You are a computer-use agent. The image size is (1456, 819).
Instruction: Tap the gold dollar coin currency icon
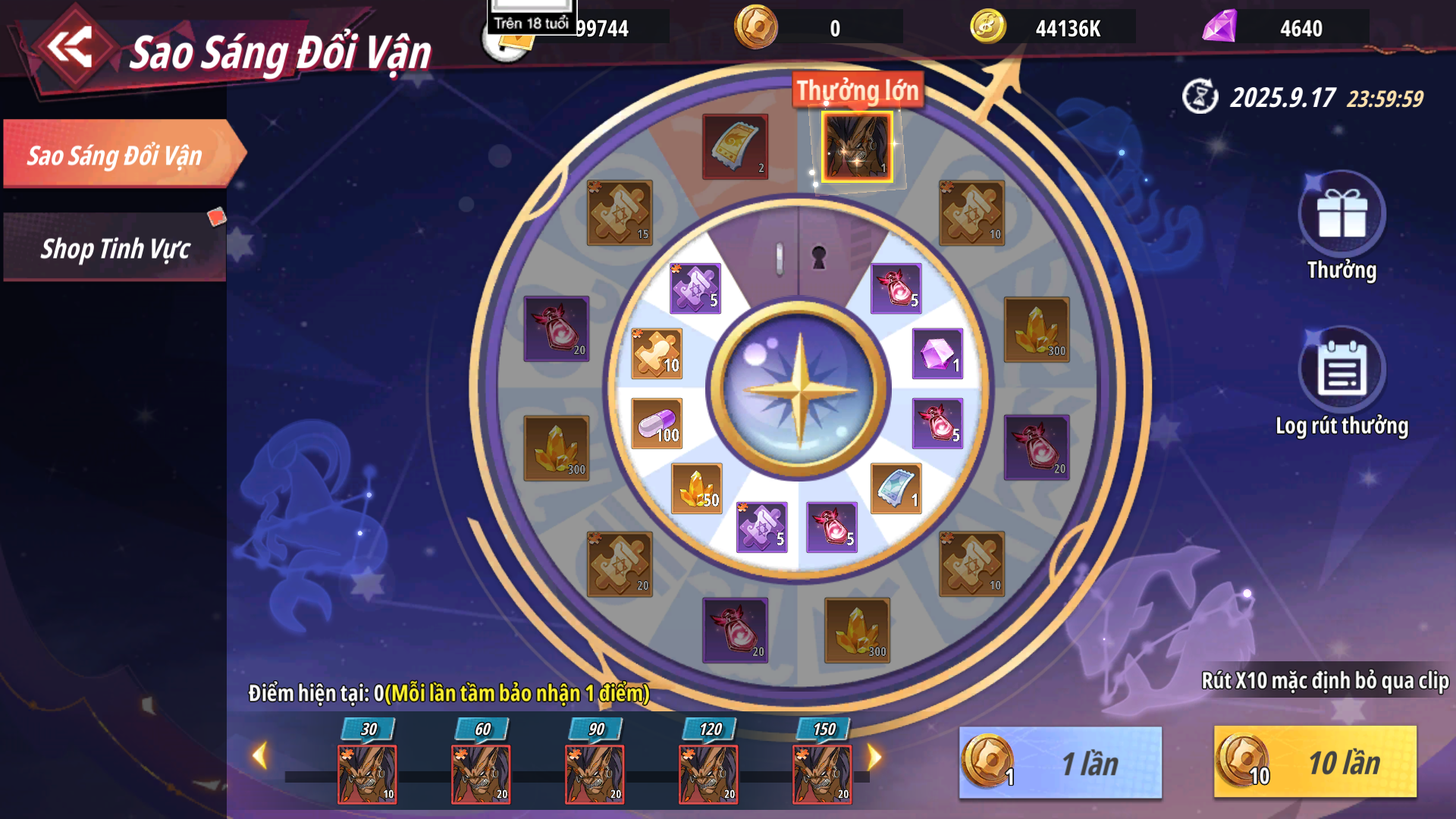pos(987,27)
